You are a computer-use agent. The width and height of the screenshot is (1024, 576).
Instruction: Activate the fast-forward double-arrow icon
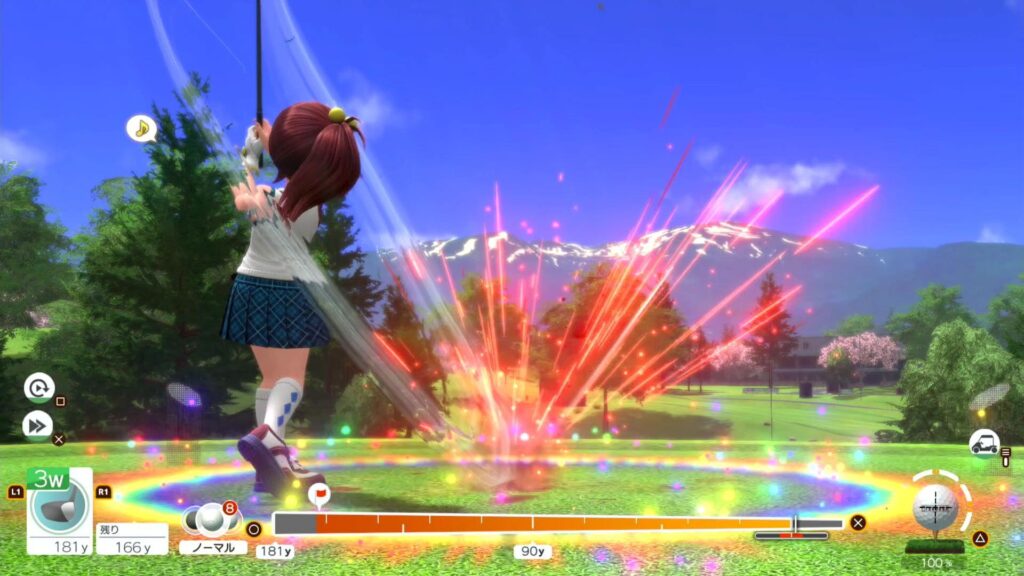[x=38, y=426]
